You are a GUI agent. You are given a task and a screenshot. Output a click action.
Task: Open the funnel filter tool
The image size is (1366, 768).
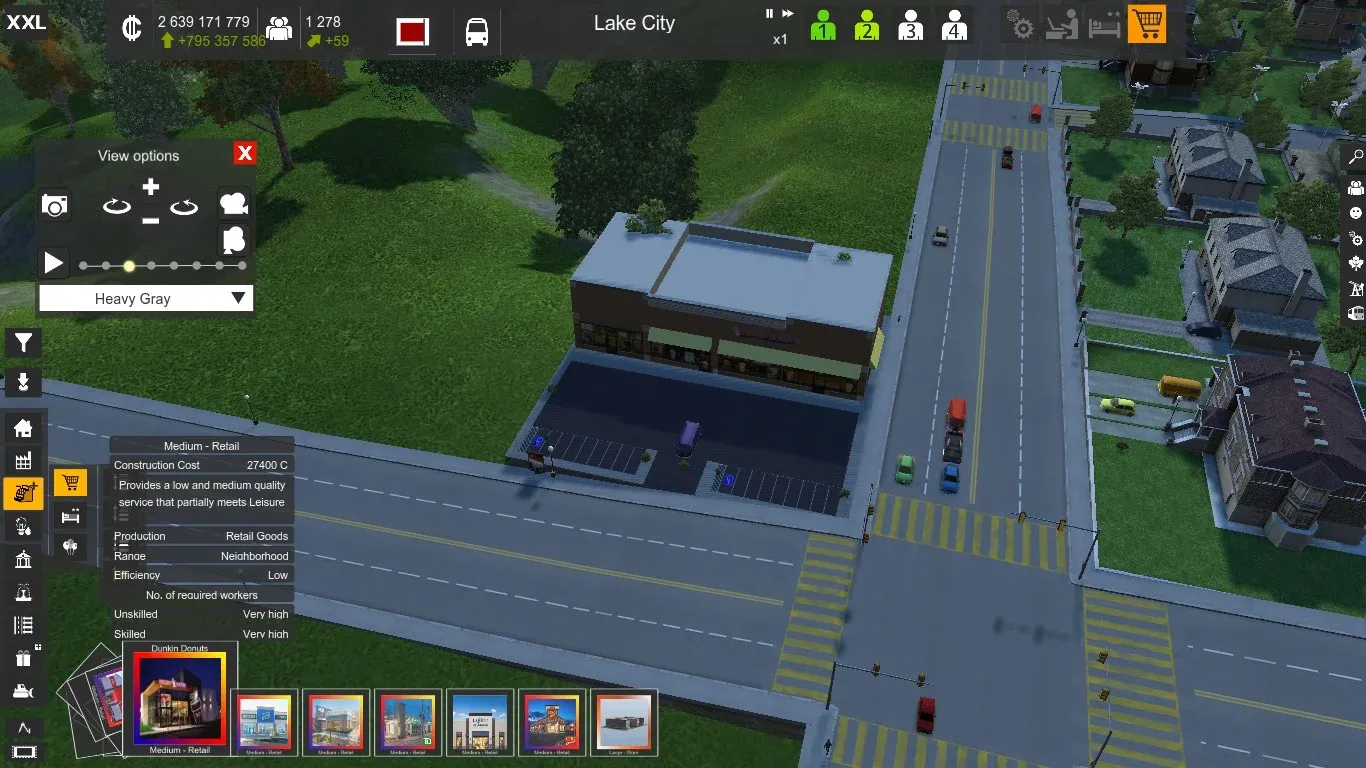[x=23, y=343]
